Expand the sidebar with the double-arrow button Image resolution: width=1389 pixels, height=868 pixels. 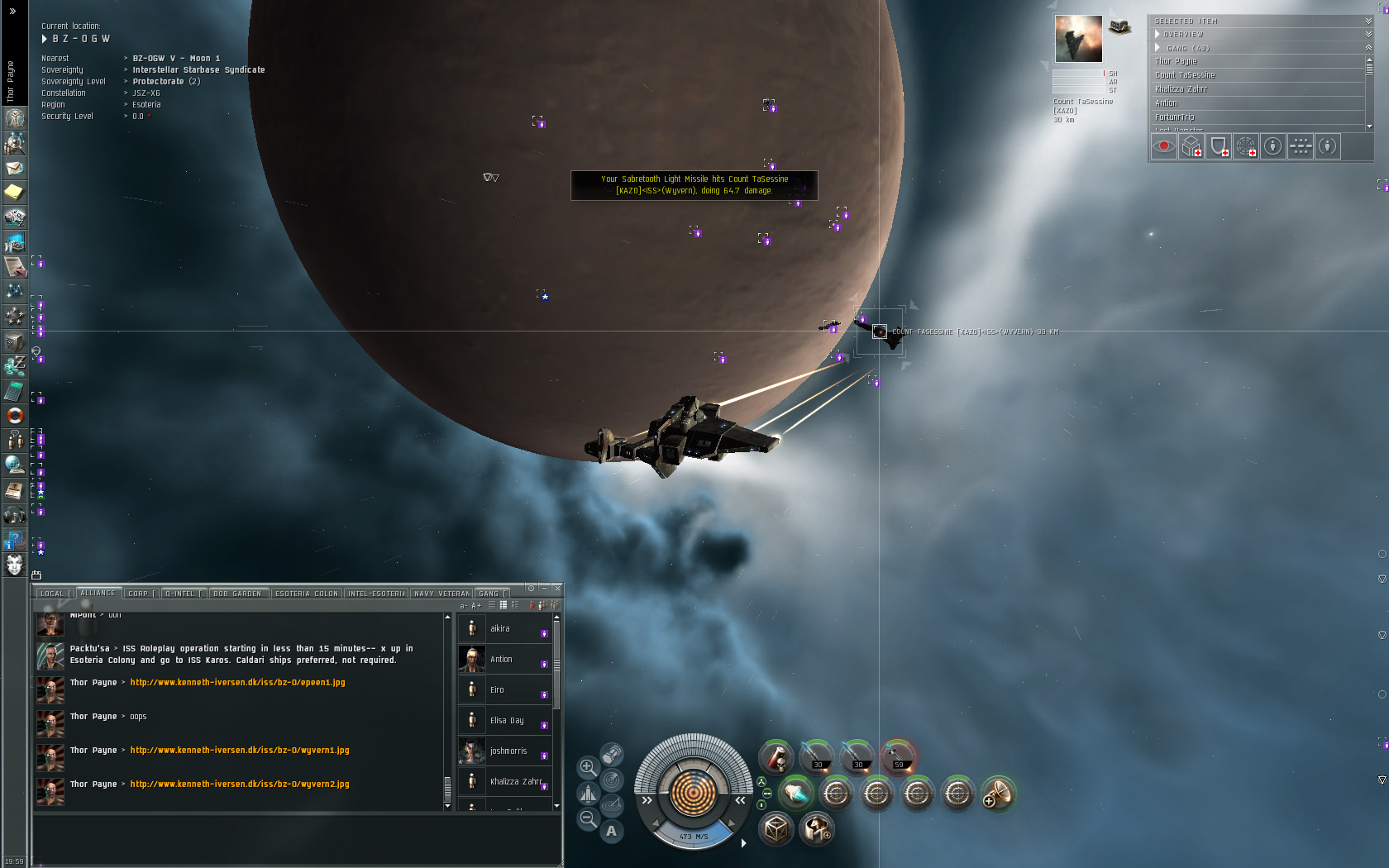click(x=12, y=12)
